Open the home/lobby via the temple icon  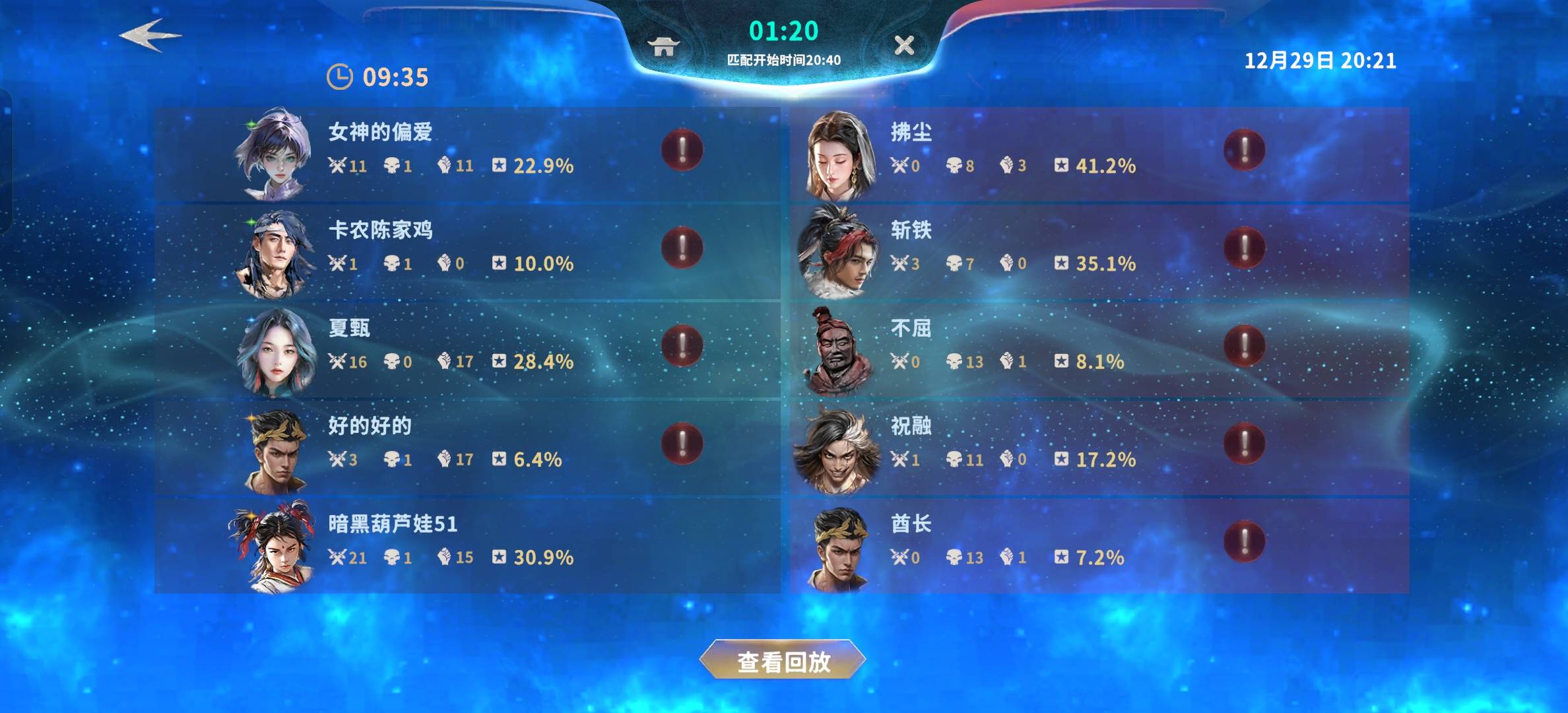[x=664, y=46]
